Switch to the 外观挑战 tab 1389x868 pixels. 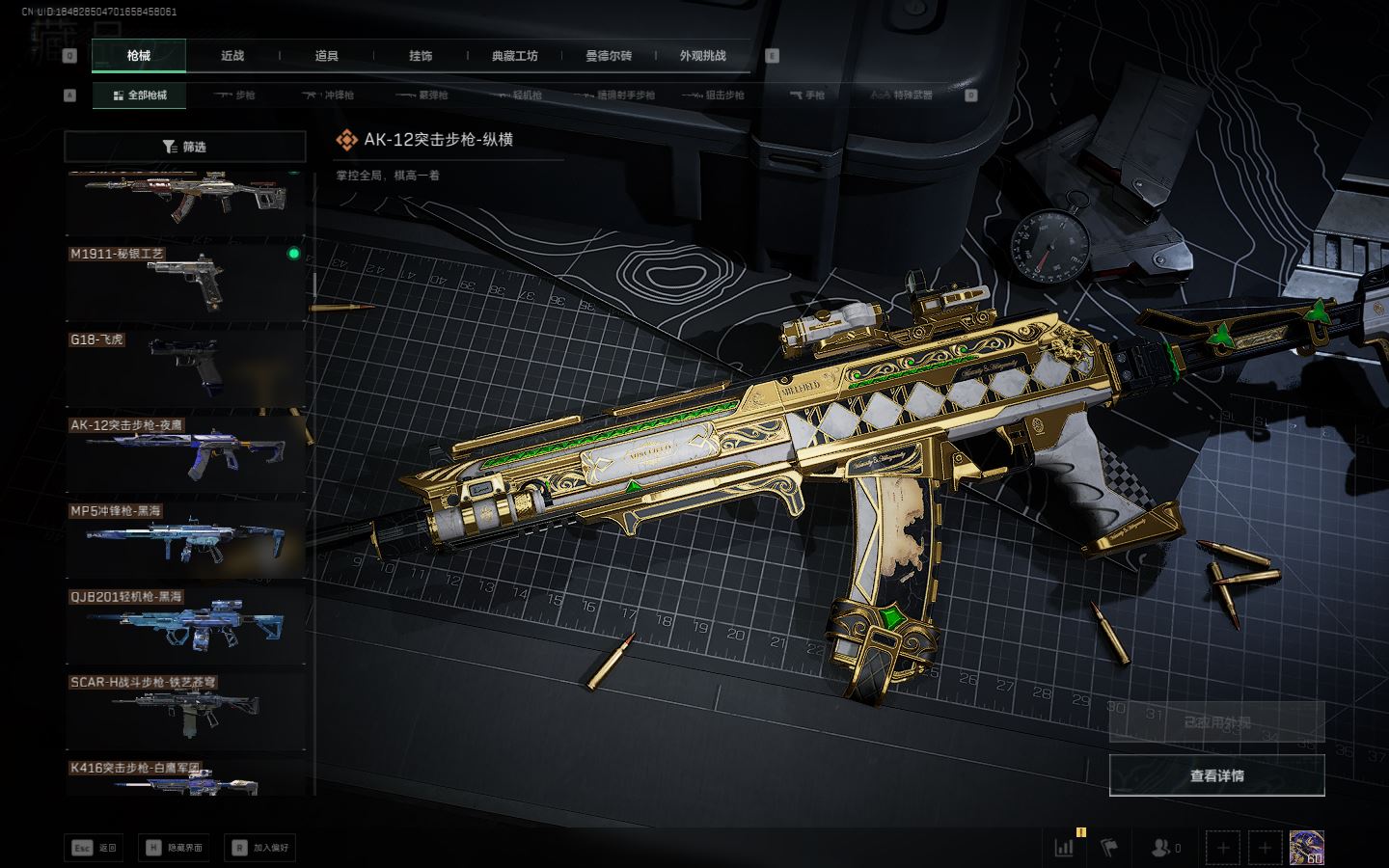702,56
